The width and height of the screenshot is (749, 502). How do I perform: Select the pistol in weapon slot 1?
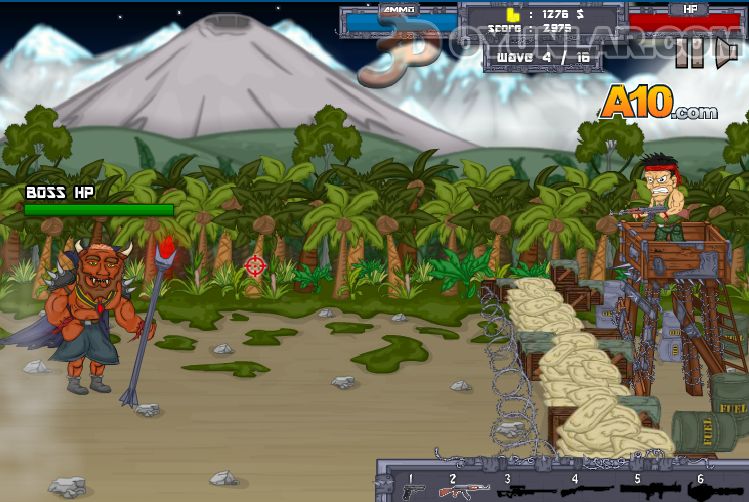[412, 490]
